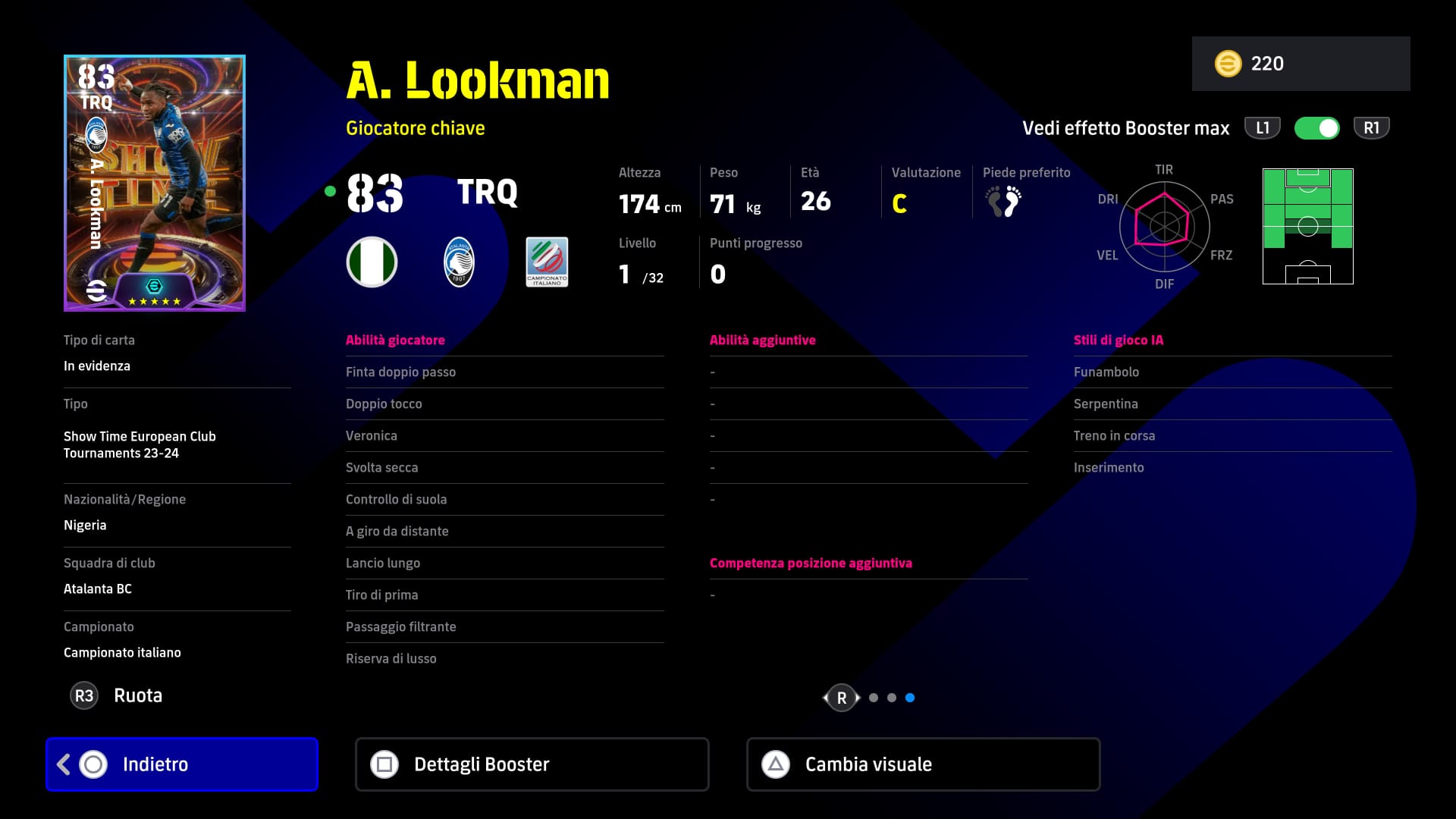Go back with the Indietro button
Image resolution: width=1456 pixels, height=819 pixels.
182,764
